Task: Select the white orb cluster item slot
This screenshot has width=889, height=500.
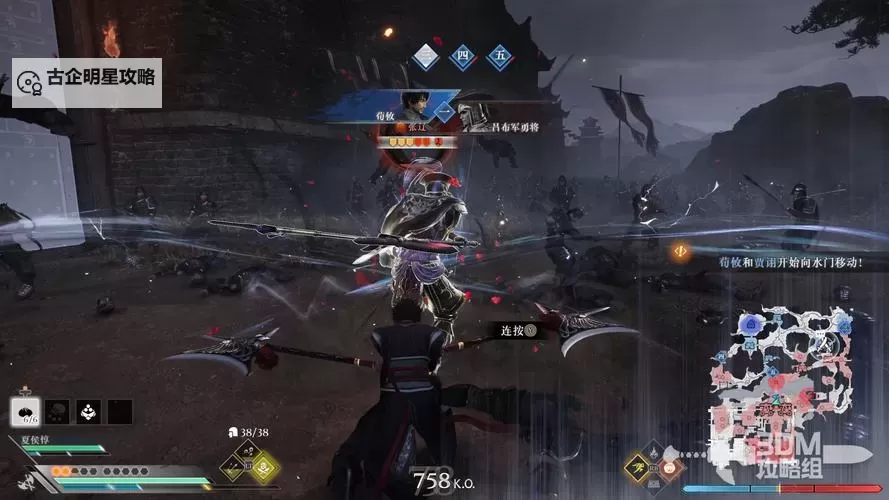Action: coord(90,410)
